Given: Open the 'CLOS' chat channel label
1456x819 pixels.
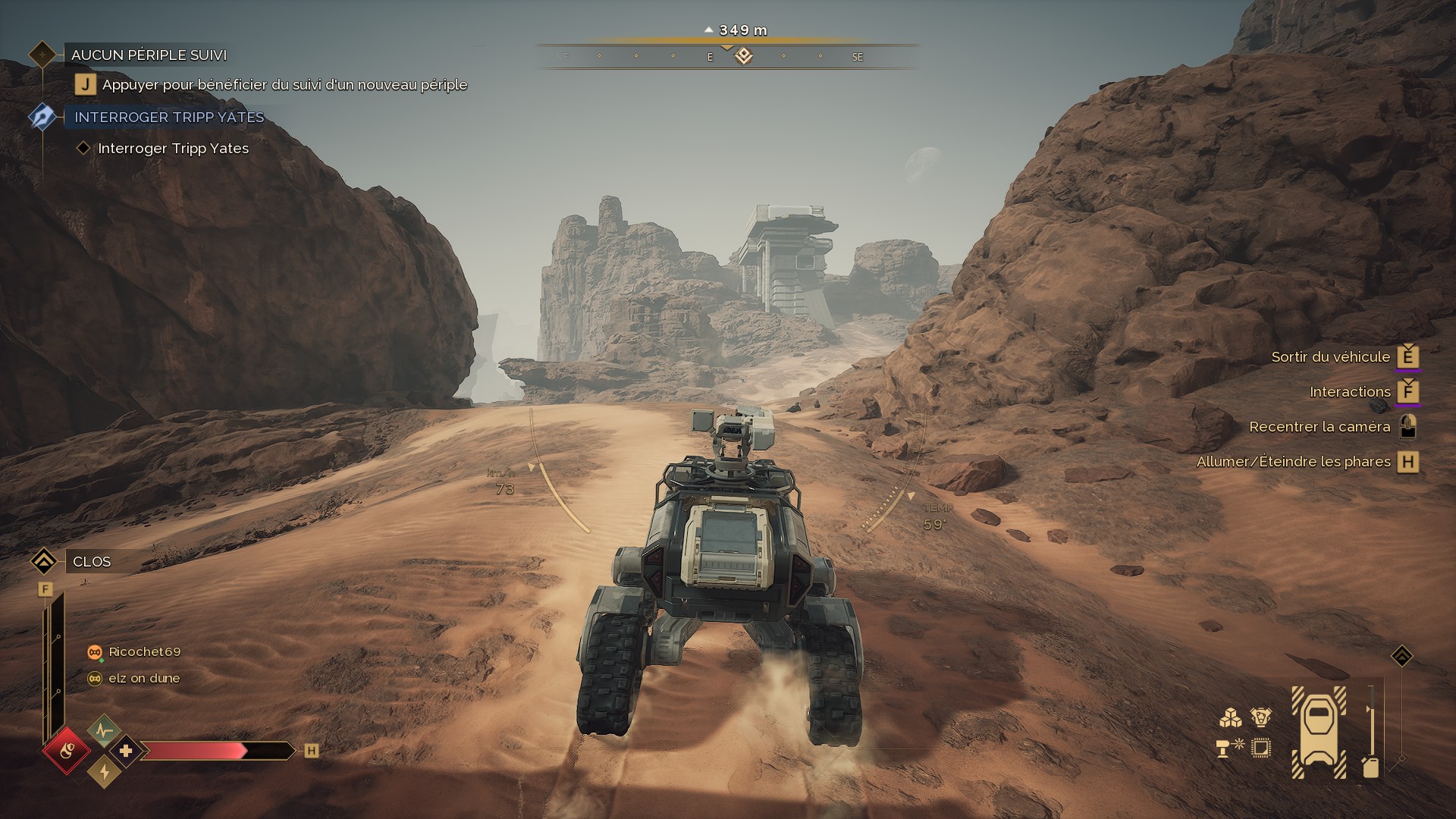Looking at the screenshot, I should [92, 562].
